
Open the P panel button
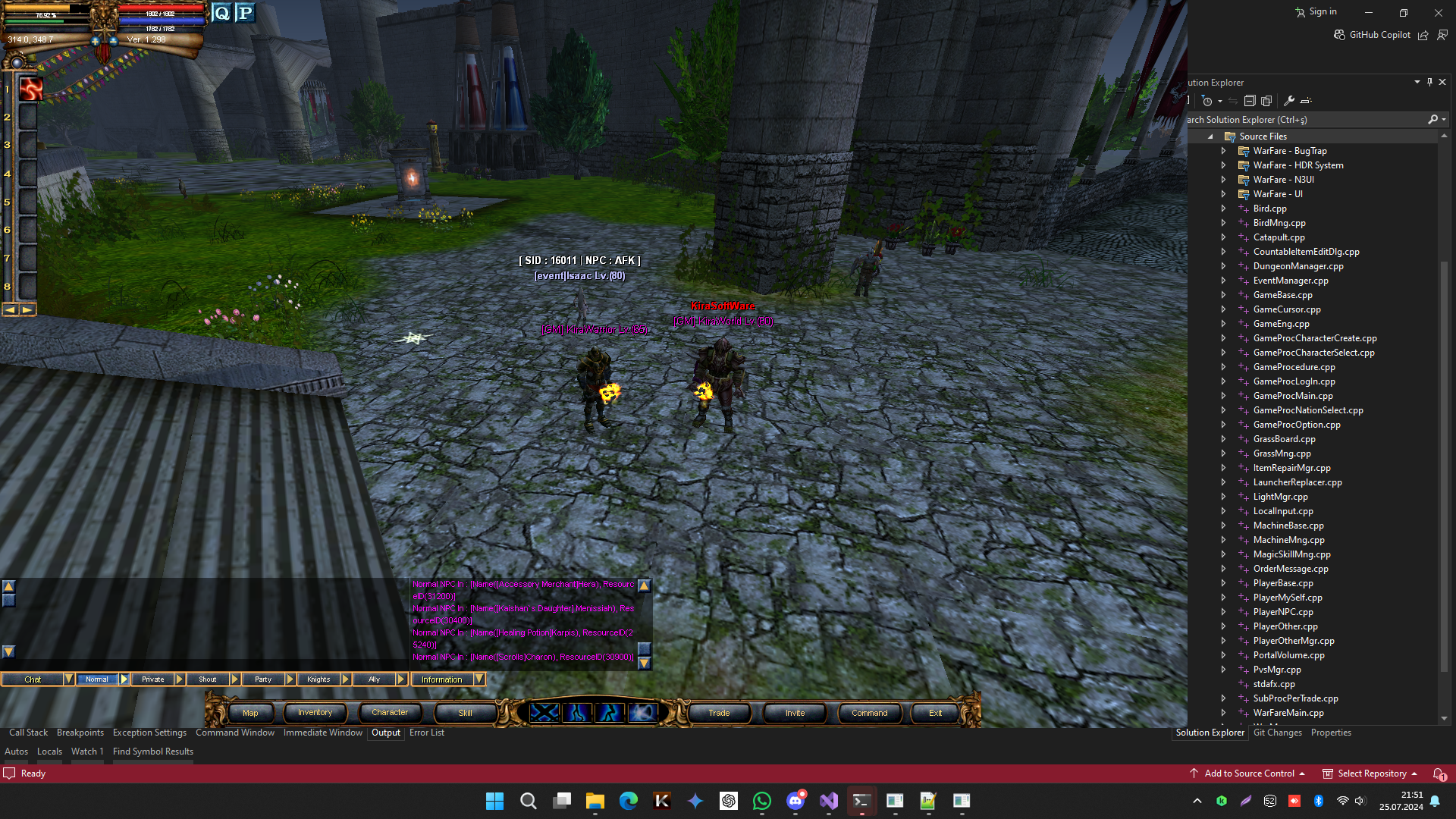click(245, 13)
